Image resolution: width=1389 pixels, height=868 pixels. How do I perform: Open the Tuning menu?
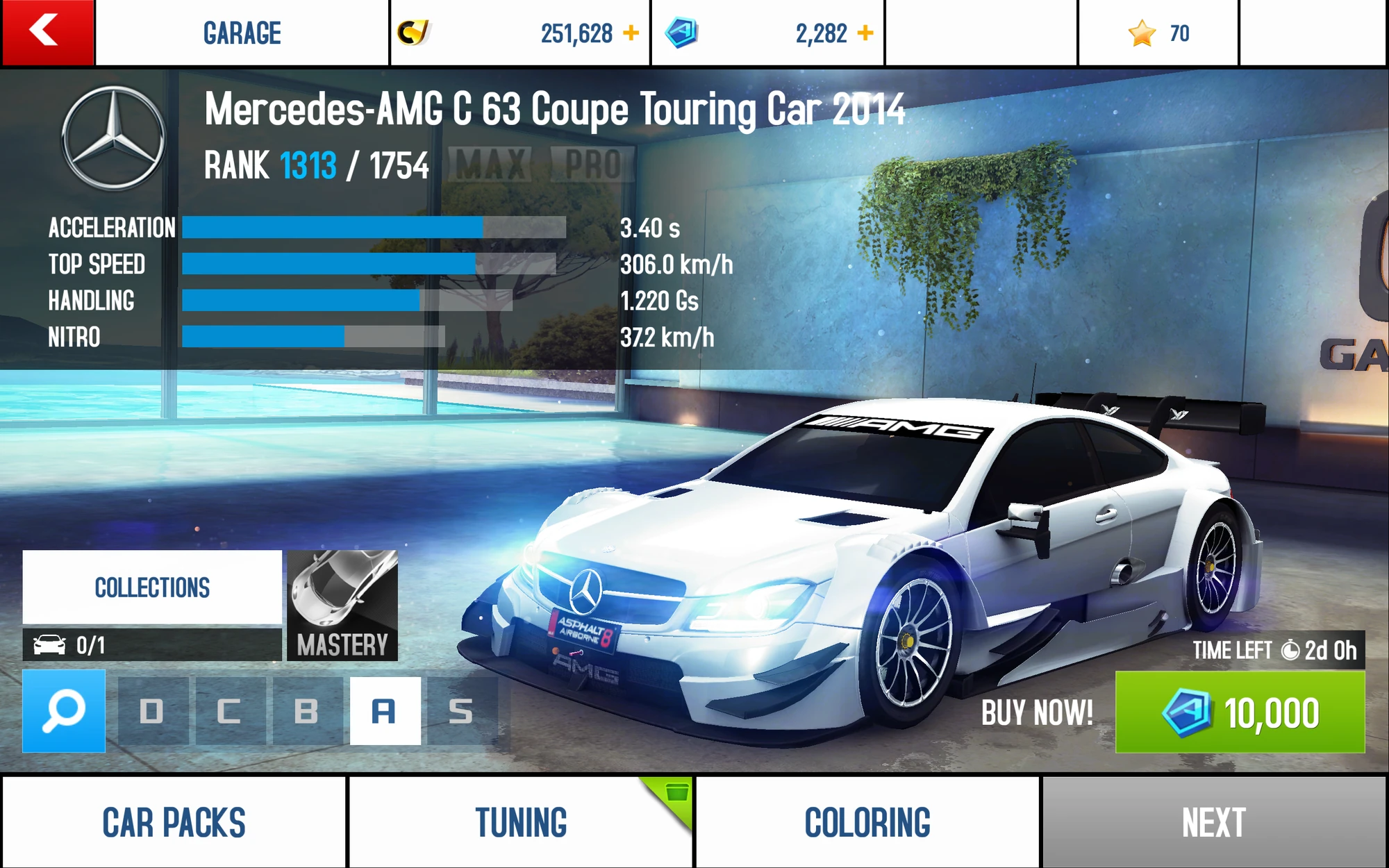coord(521,822)
